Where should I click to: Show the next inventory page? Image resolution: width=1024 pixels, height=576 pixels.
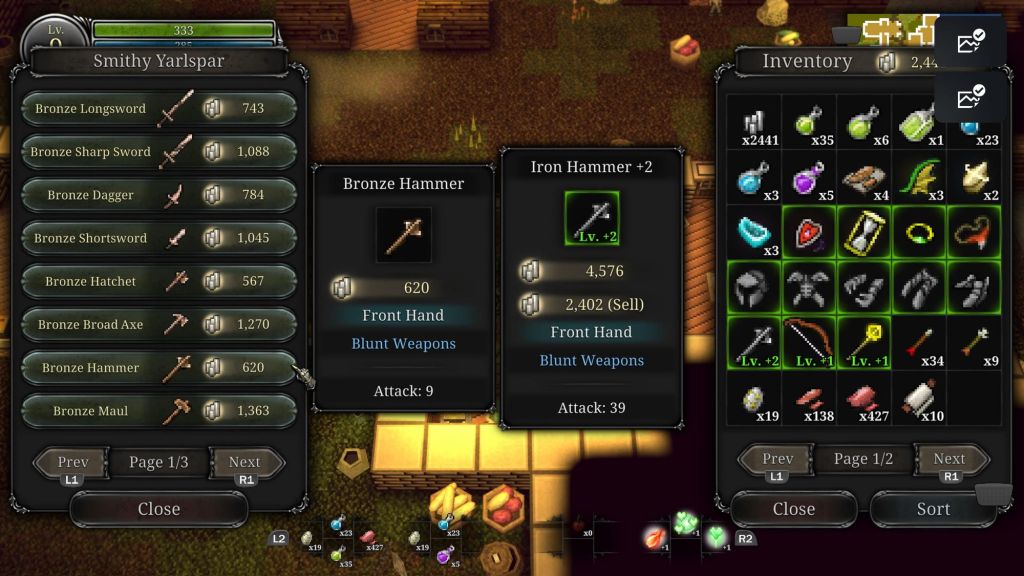[x=949, y=459]
